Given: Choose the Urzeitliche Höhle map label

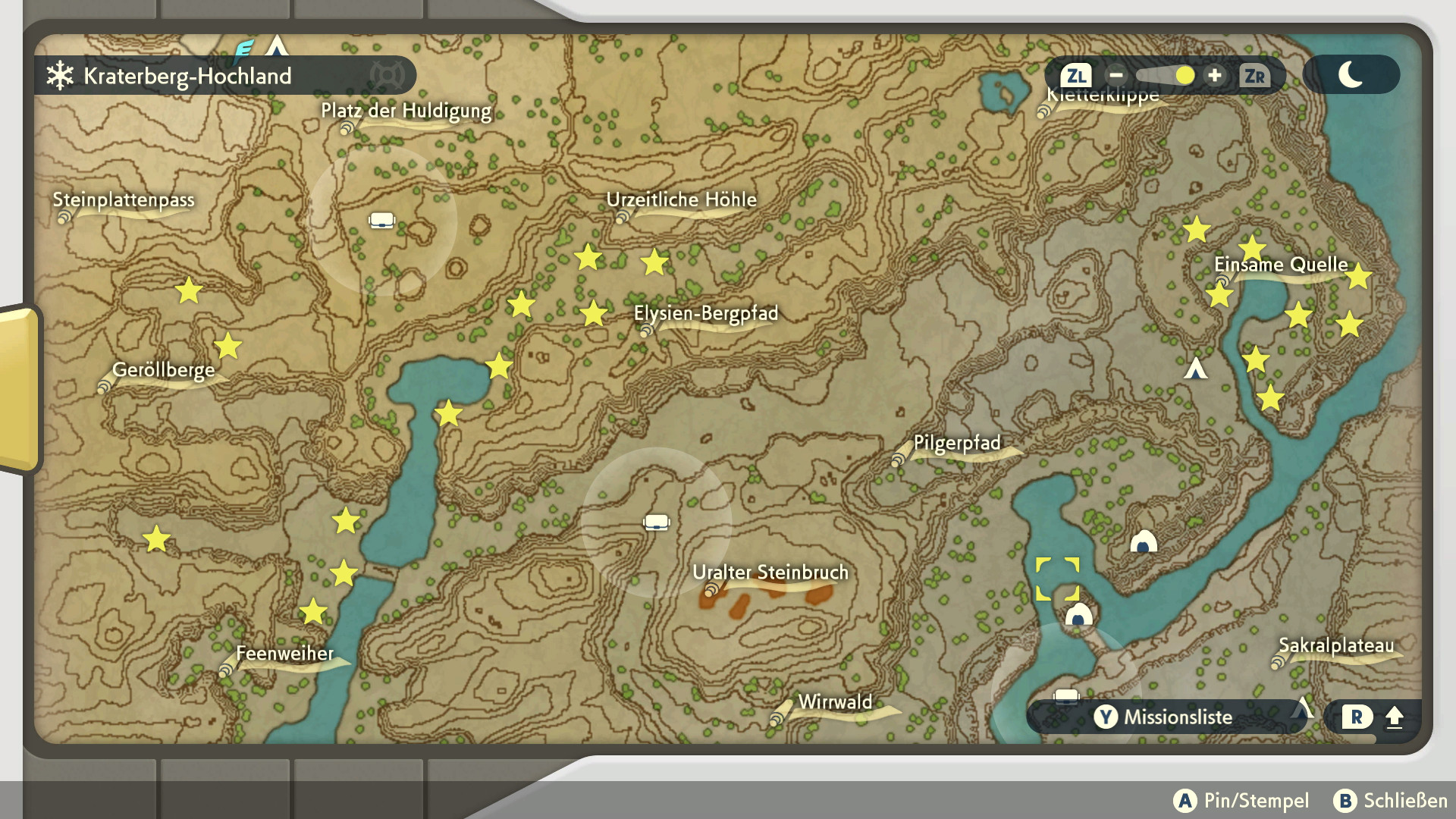Looking at the screenshot, I should point(681,200).
